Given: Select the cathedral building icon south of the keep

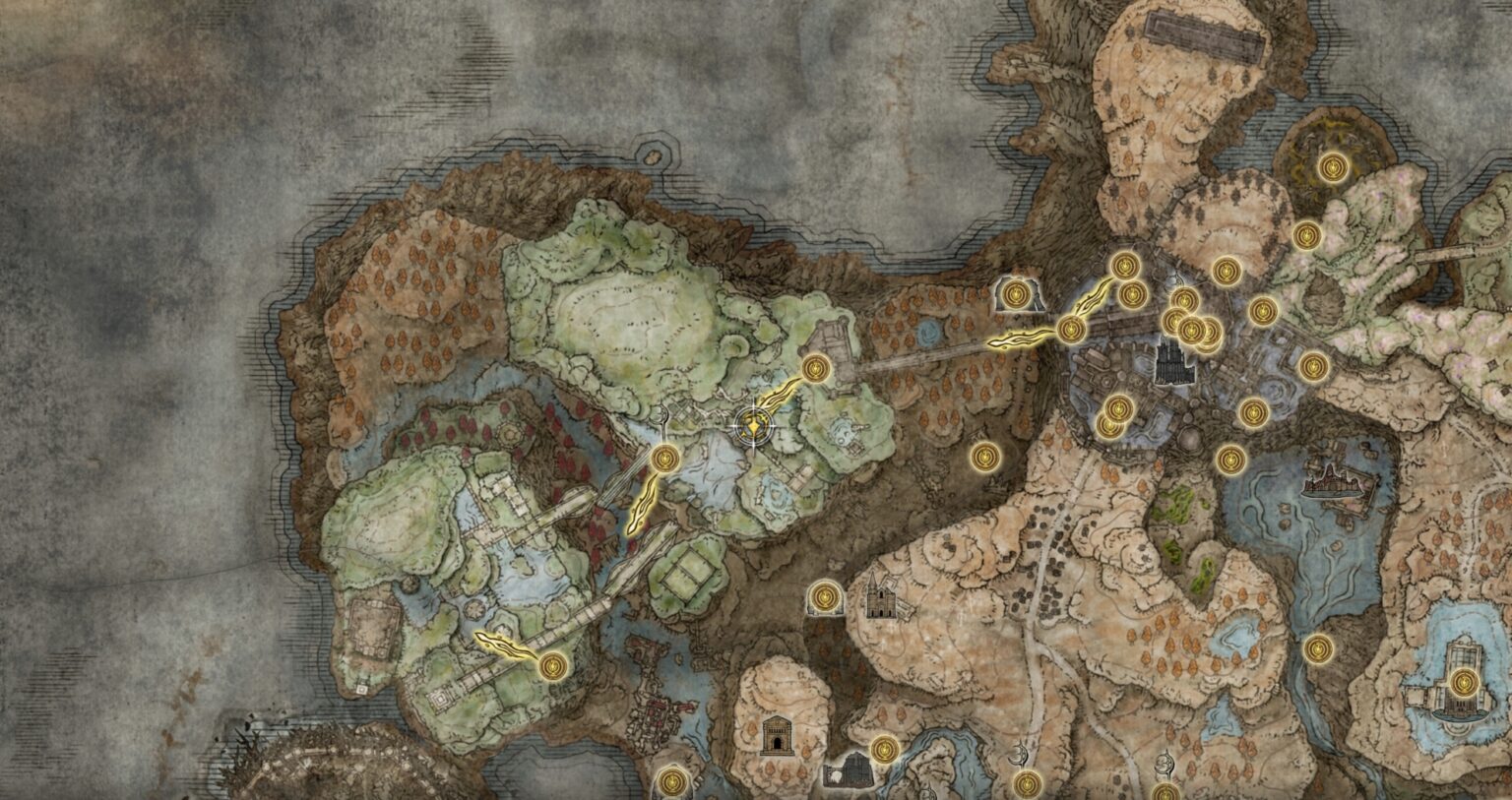Looking at the screenshot, I should pyautogui.click(x=881, y=598).
